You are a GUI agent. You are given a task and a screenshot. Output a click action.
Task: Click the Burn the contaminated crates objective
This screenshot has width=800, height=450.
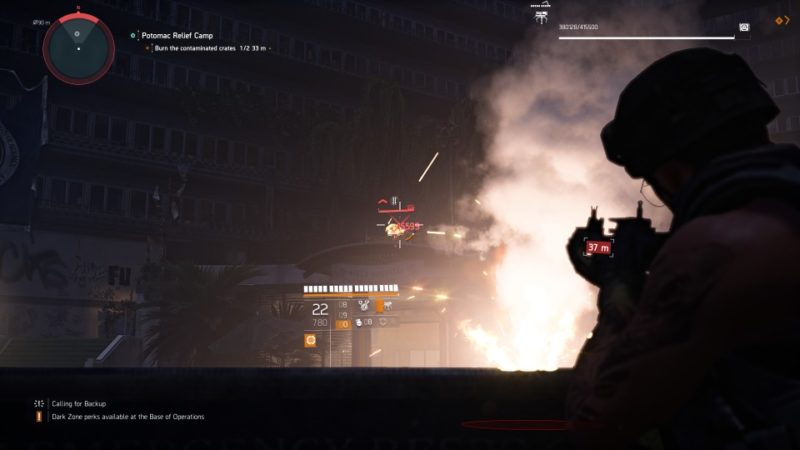tap(205, 47)
